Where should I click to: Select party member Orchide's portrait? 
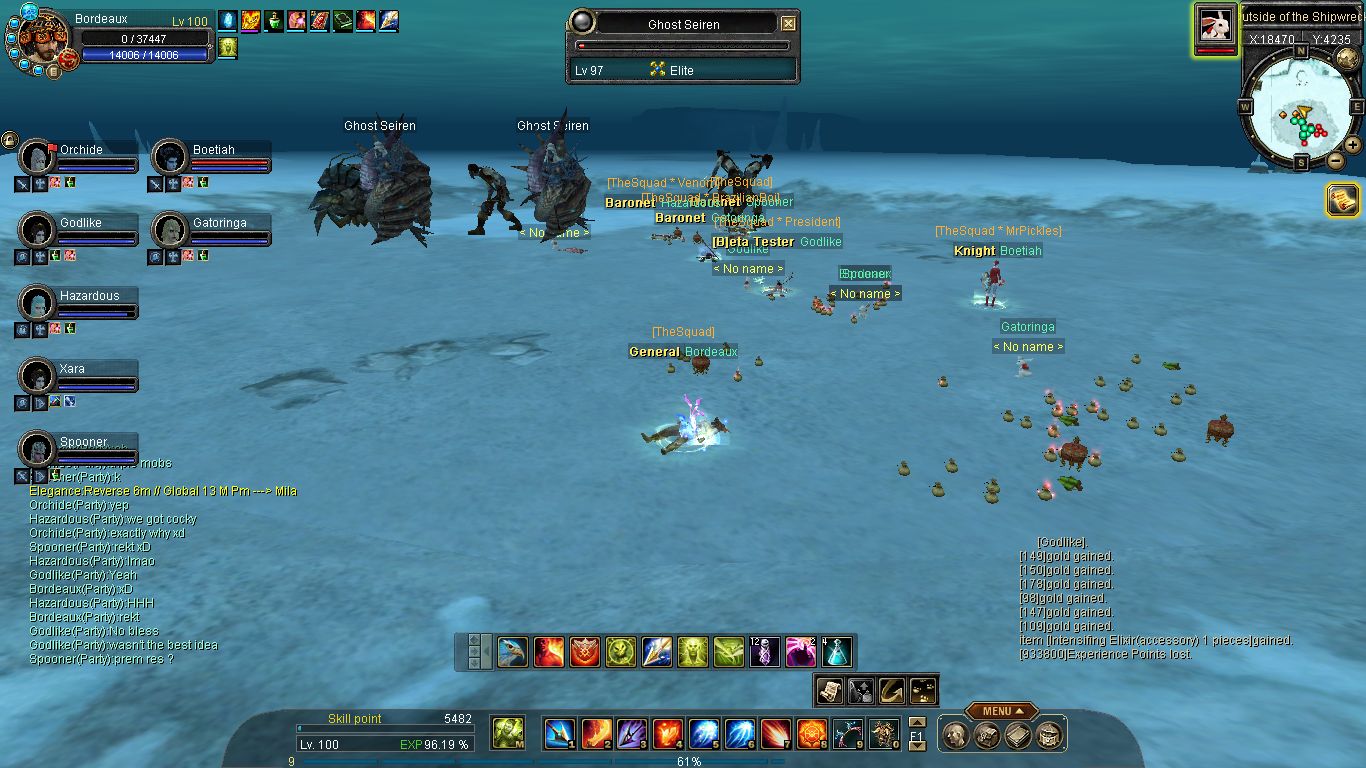37,157
